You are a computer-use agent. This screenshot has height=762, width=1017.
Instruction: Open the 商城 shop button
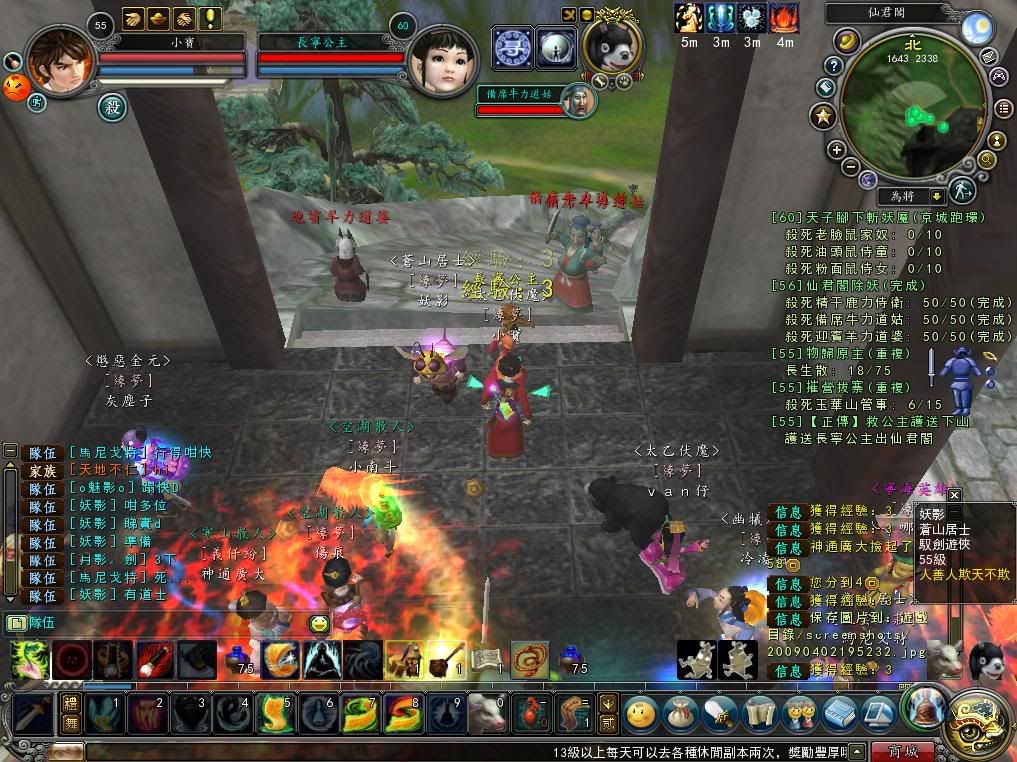(902, 751)
